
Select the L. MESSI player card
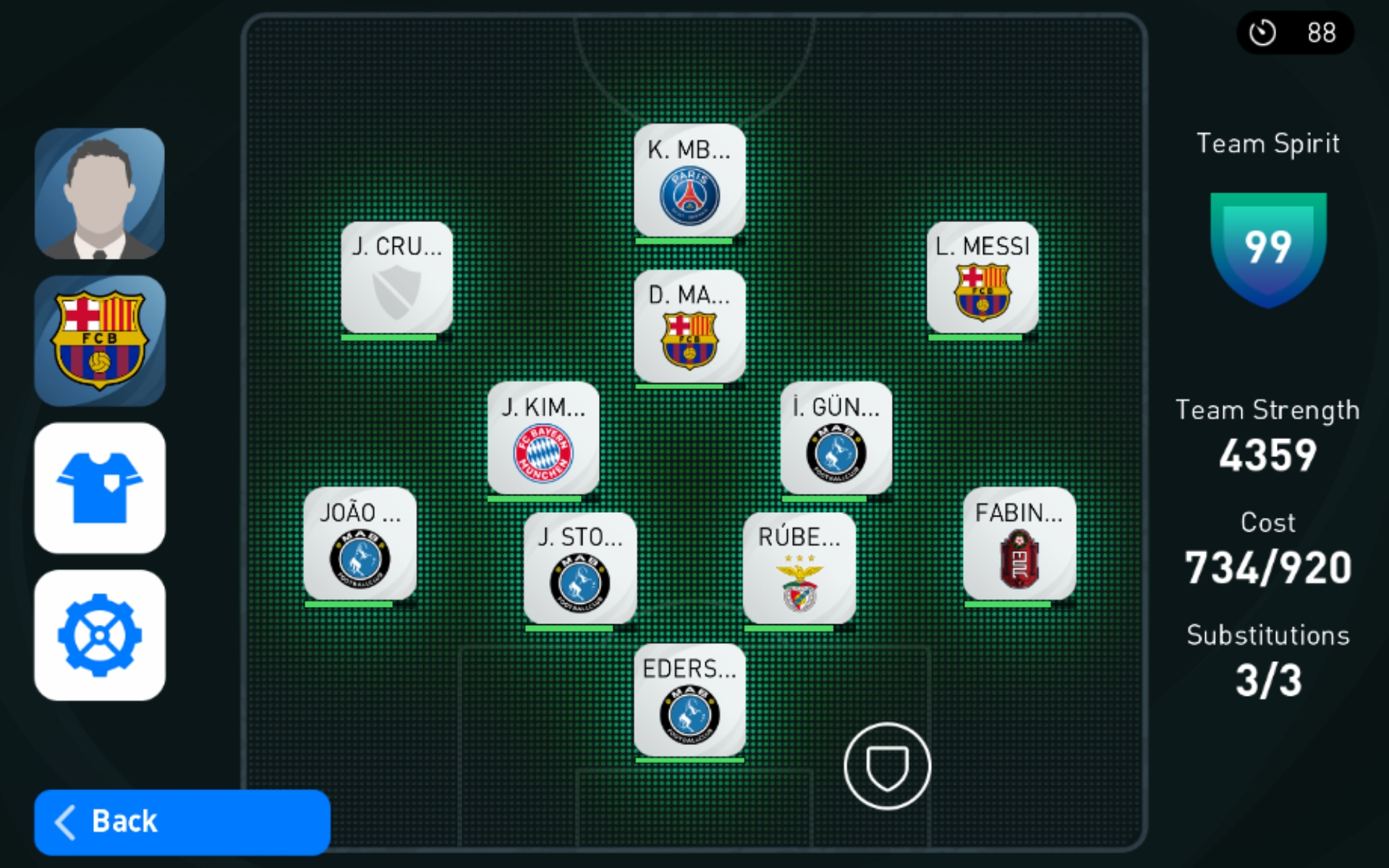(x=982, y=278)
